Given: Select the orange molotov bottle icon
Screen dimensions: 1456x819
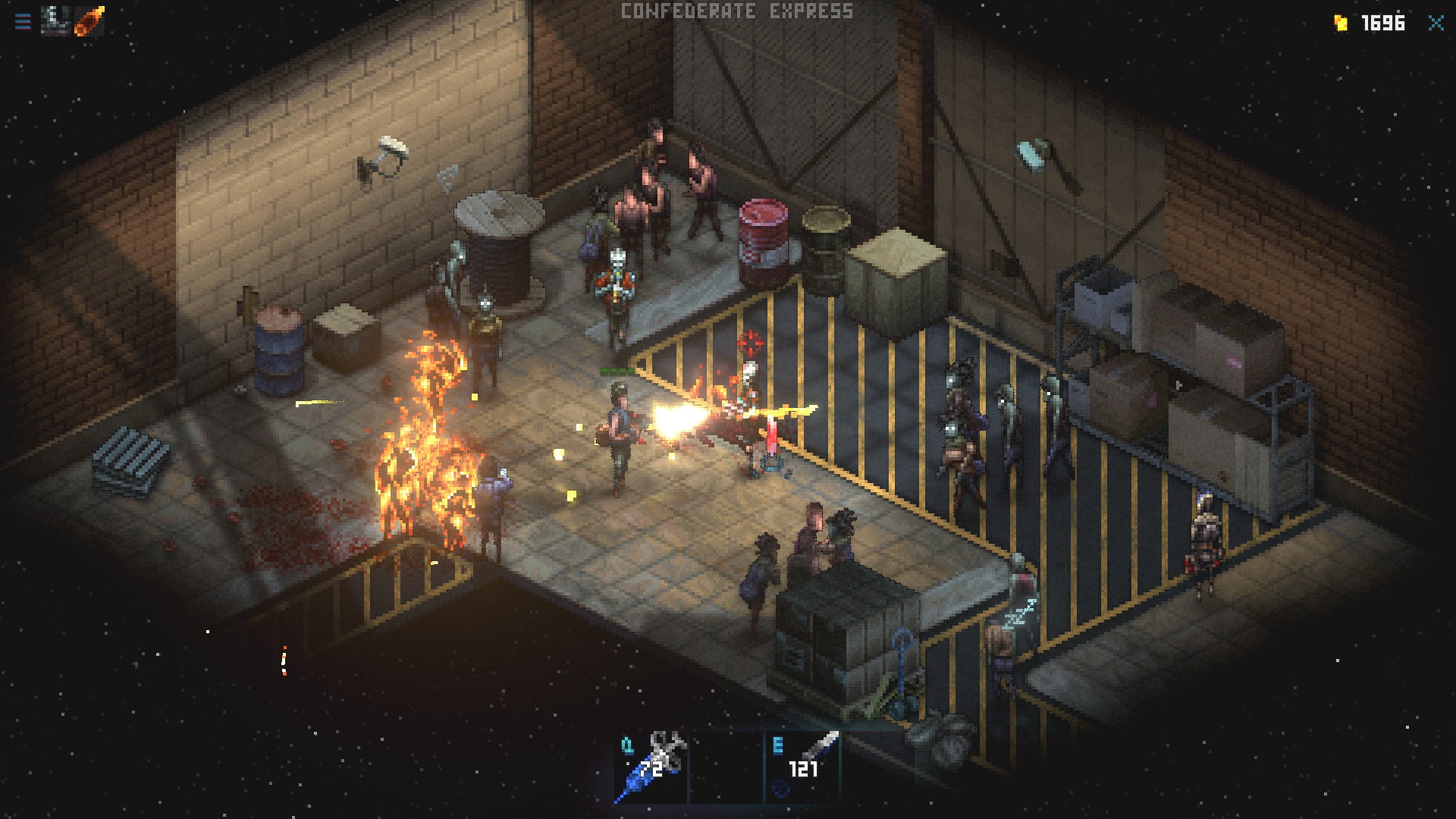Looking at the screenshot, I should pyautogui.click(x=89, y=20).
